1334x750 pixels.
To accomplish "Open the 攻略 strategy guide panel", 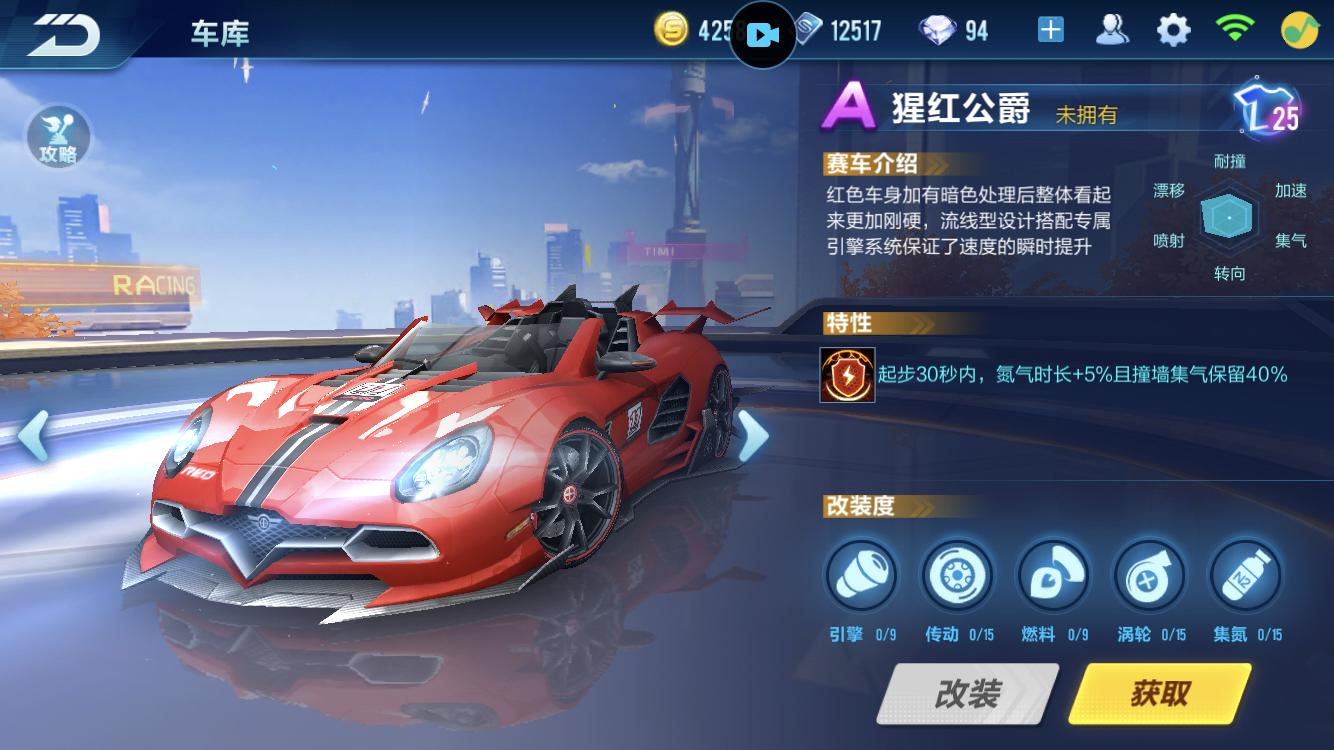I will pos(57,137).
